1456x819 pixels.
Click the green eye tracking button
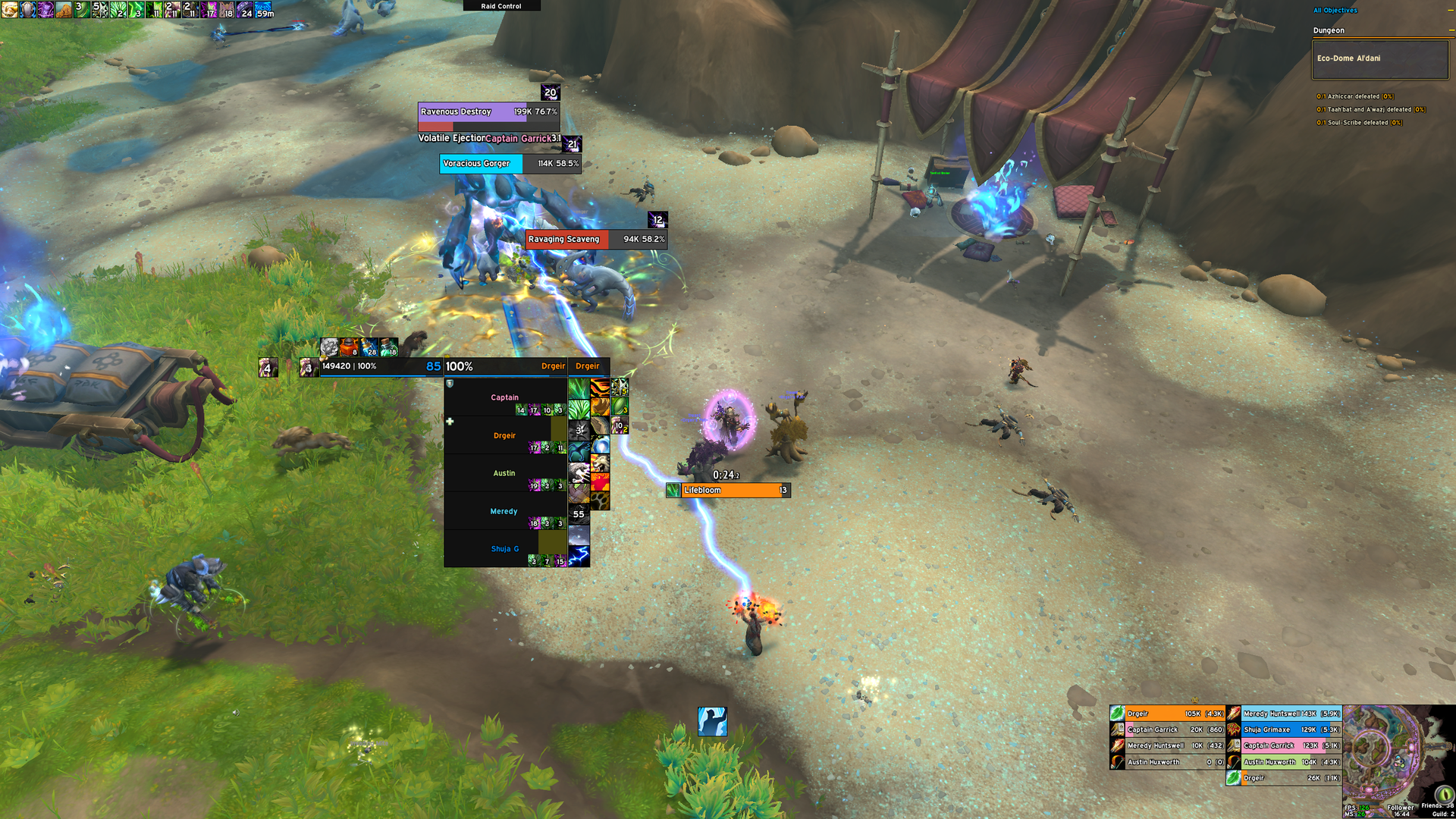click(x=1443, y=794)
